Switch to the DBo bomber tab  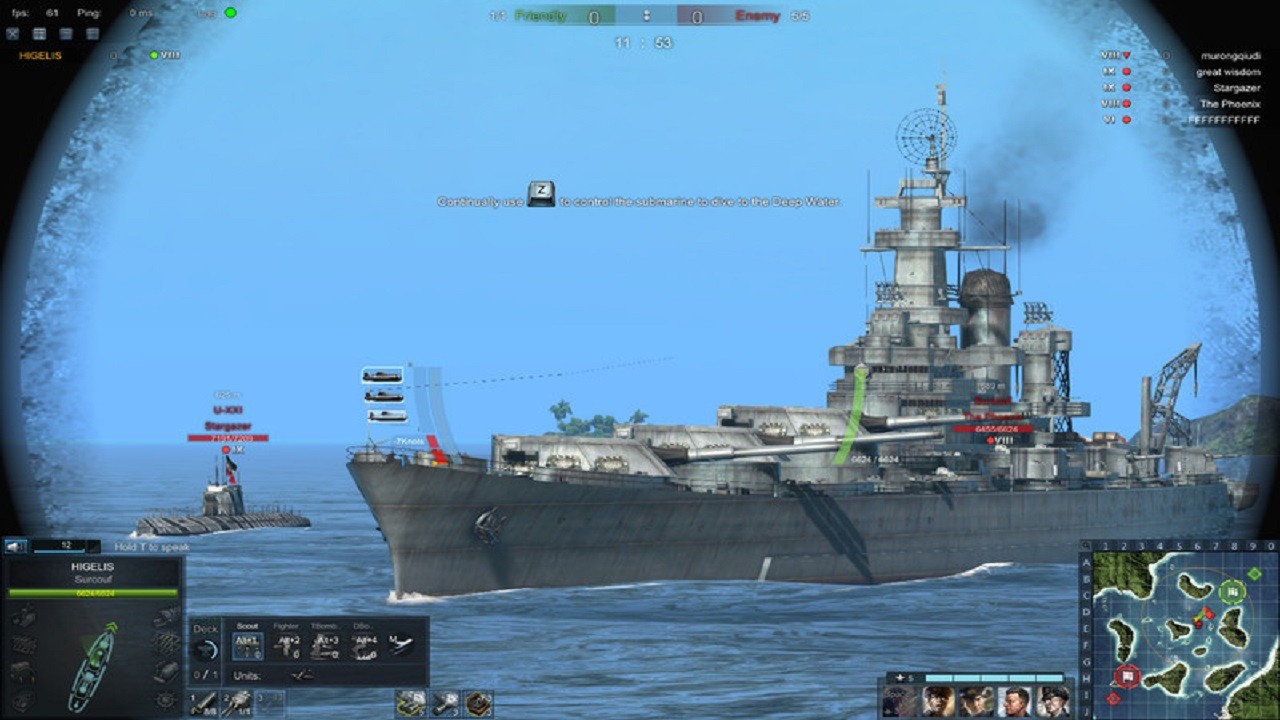pyautogui.click(x=364, y=624)
